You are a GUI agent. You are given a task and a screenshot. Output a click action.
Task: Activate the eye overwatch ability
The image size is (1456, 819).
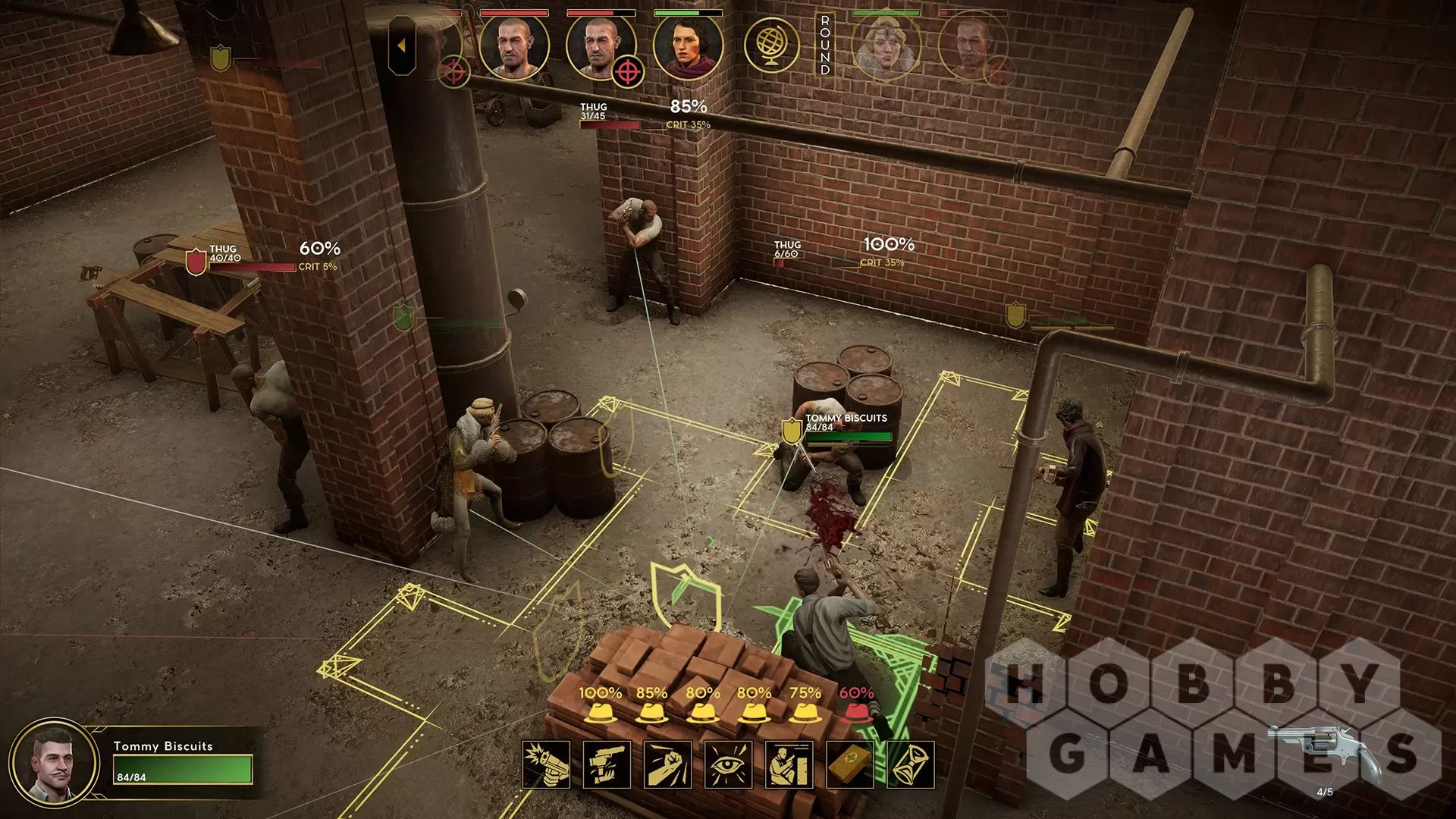click(x=729, y=765)
